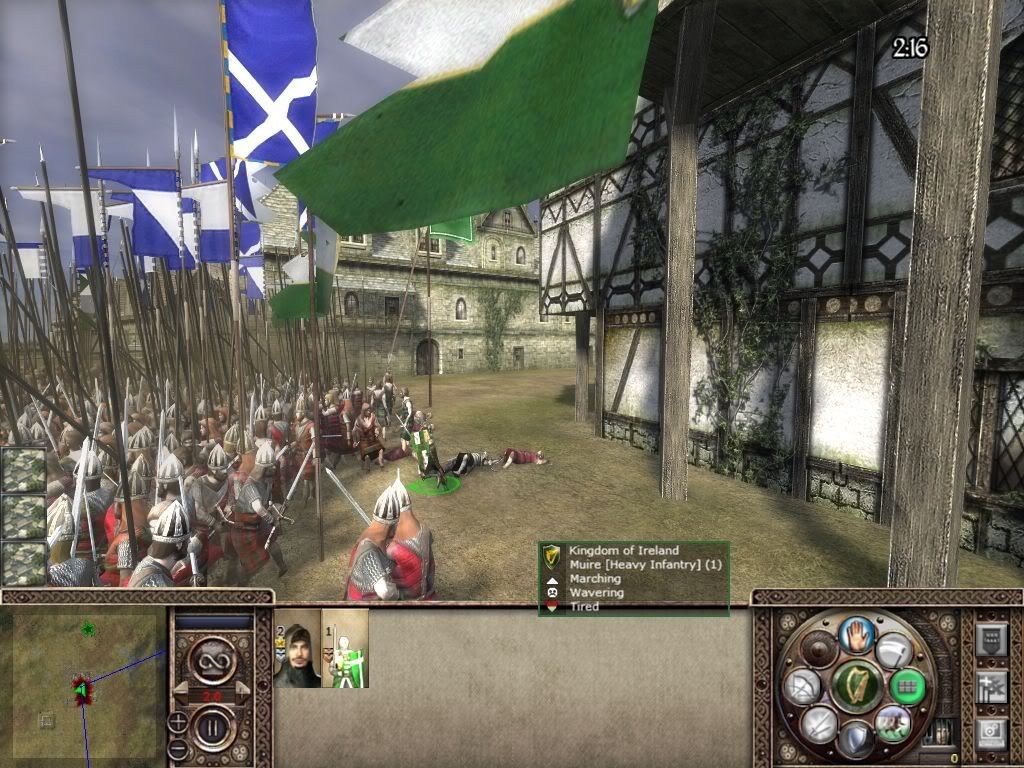Image resolution: width=1024 pixels, height=768 pixels.
Task: Click the green harp faction emblem button
Action: click(857, 686)
